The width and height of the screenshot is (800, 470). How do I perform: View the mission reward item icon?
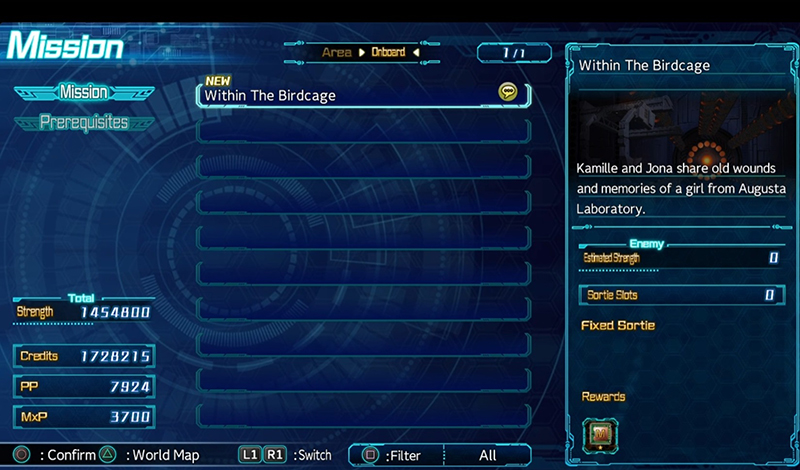pos(600,433)
